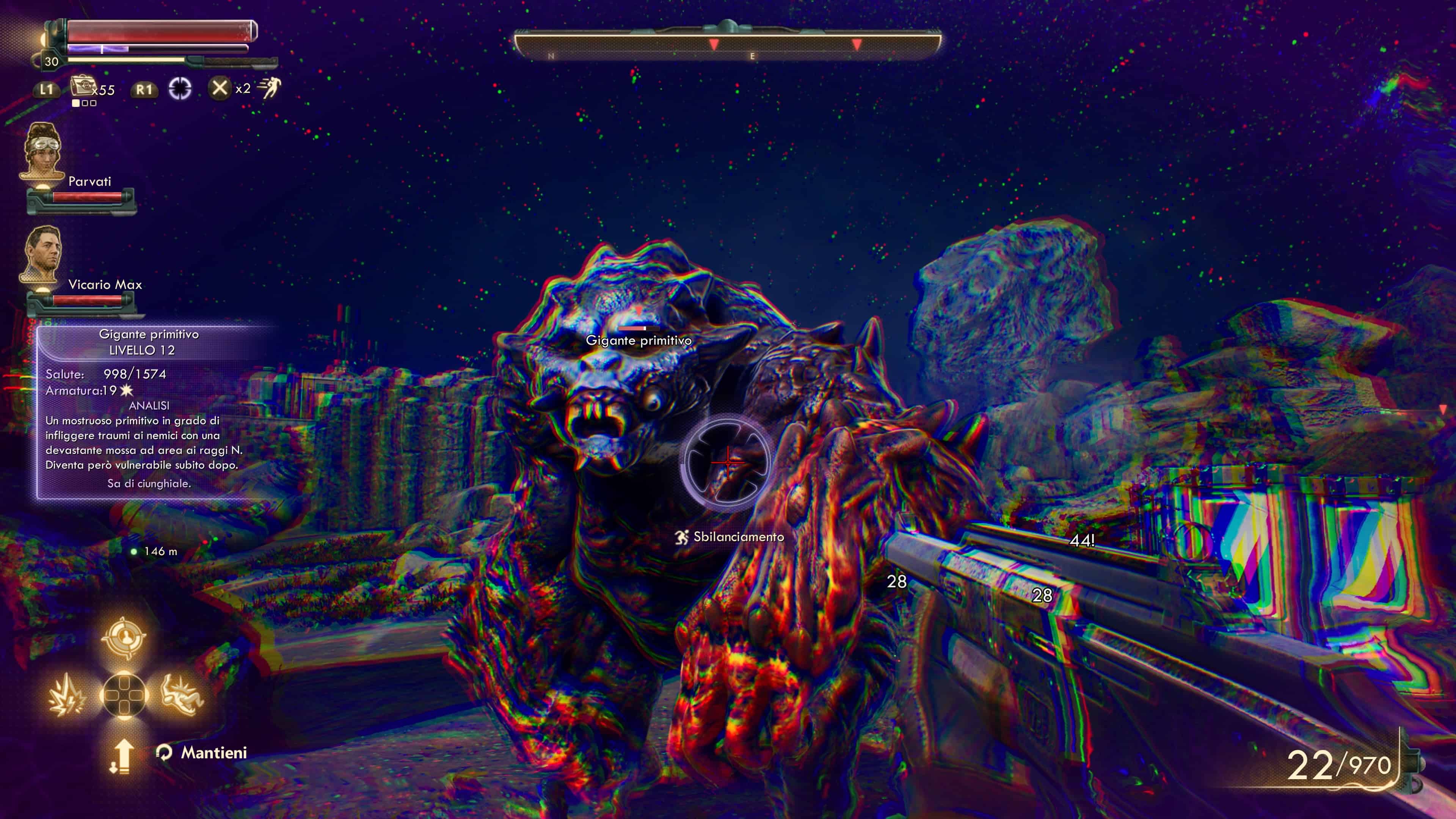Viewport: 1456px width, 819px height.
Task: Activate the time dilation crosshair icon
Action: (180, 89)
